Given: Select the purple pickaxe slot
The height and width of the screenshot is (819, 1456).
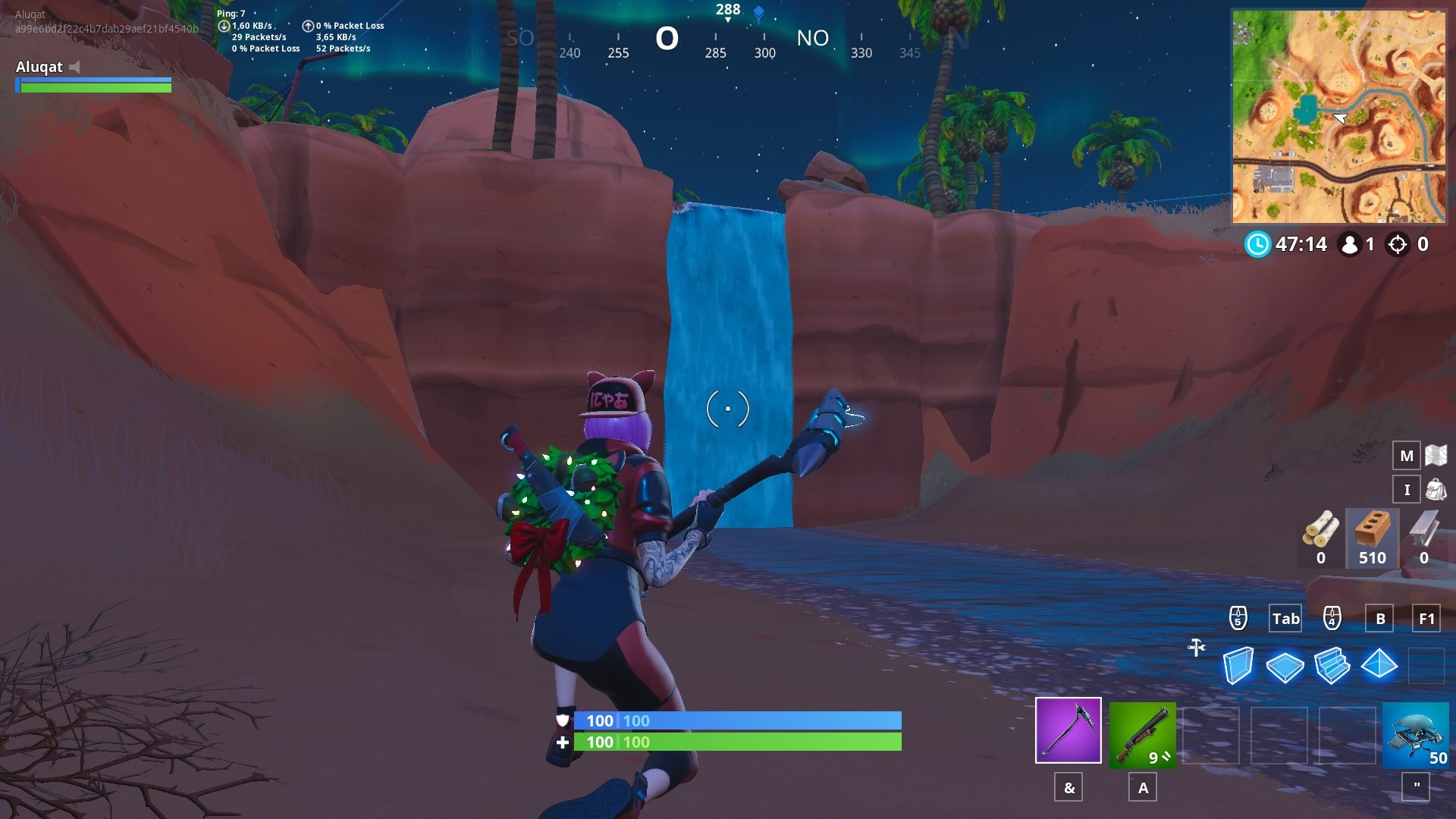Looking at the screenshot, I should click(x=1068, y=730).
